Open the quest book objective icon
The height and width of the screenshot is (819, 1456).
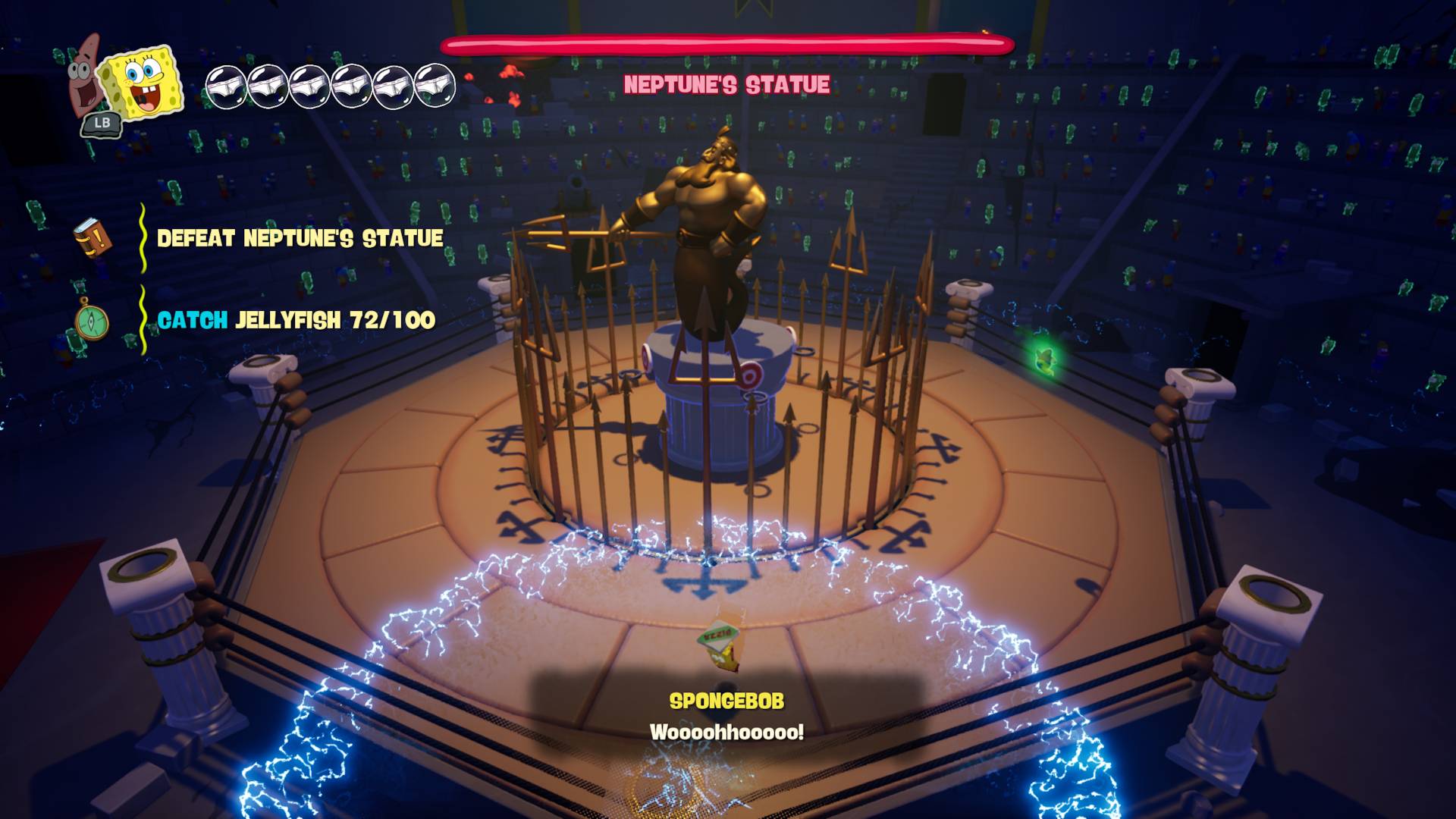(x=93, y=239)
